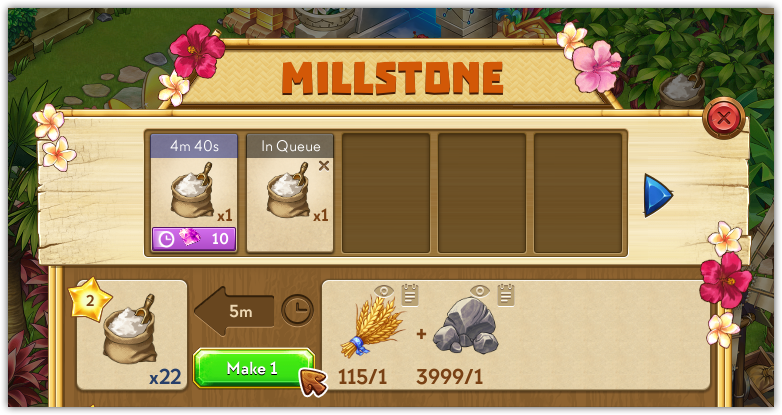Show next queue slots with blue arrow
782x415 pixels.
click(657, 194)
